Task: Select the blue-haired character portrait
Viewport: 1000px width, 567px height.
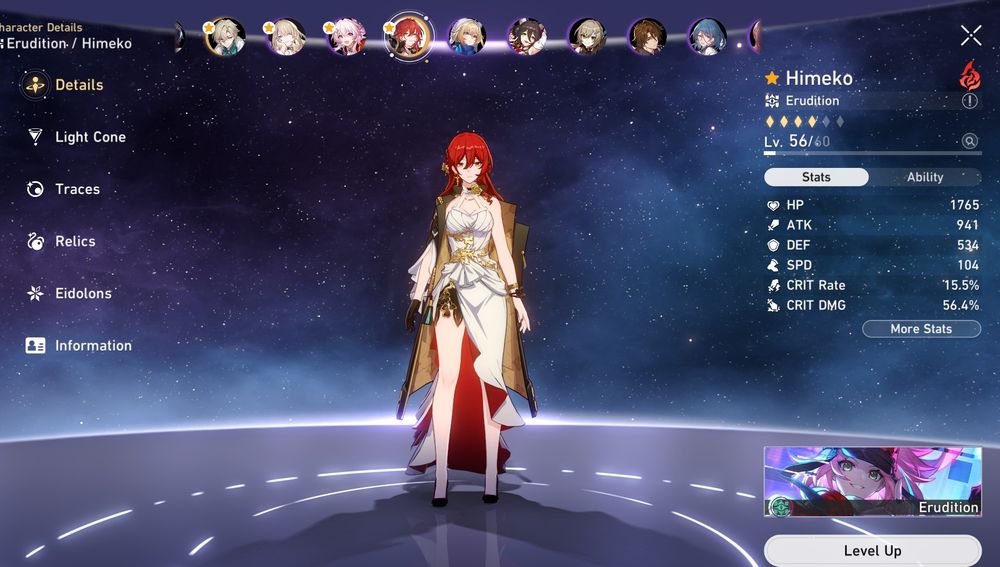Action: pos(708,37)
